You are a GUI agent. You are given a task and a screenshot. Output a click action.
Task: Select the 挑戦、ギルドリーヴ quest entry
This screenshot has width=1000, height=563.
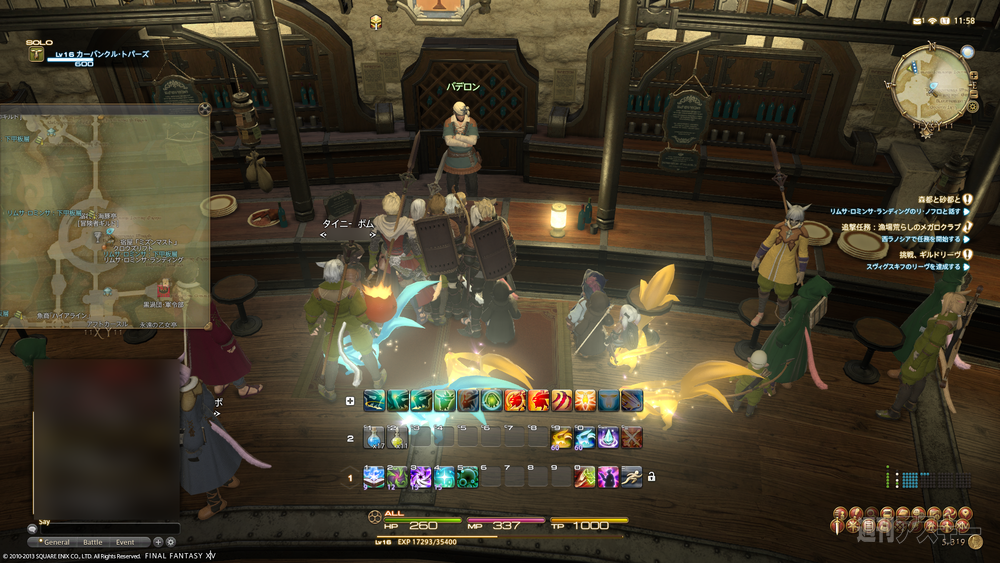[940, 254]
